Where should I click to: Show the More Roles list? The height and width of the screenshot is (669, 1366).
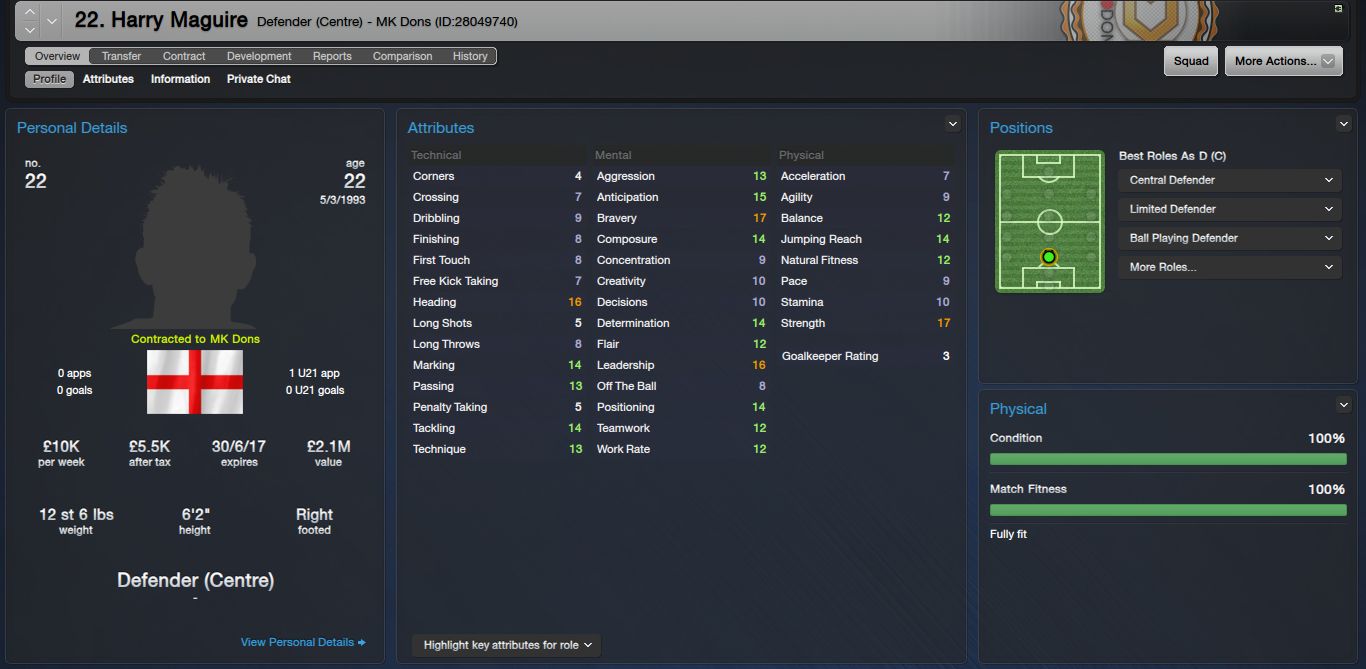[1229, 267]
